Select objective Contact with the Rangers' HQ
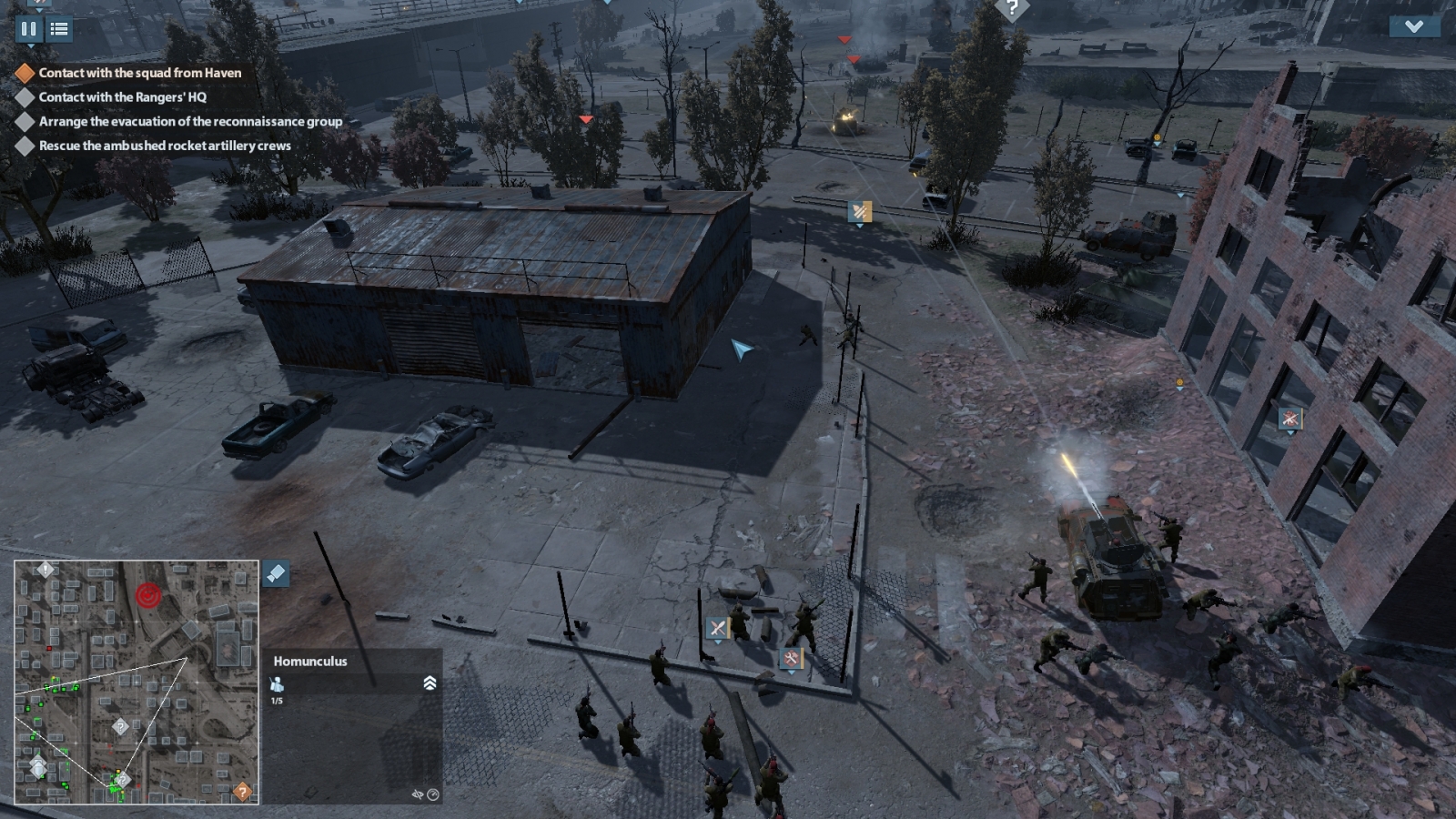The width and height of the screenshot is (1456, 819). pos(122,97)
